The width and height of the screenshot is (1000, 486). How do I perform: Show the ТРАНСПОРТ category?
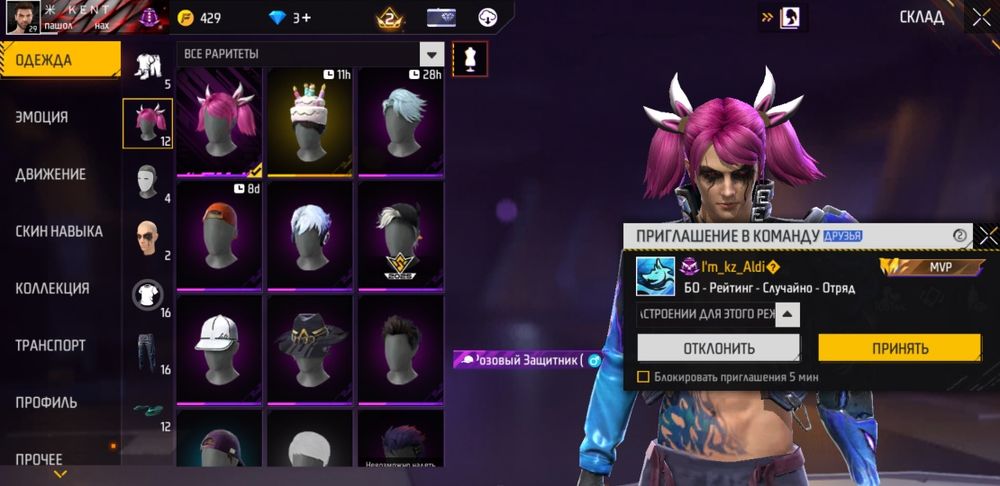[58, 345]
